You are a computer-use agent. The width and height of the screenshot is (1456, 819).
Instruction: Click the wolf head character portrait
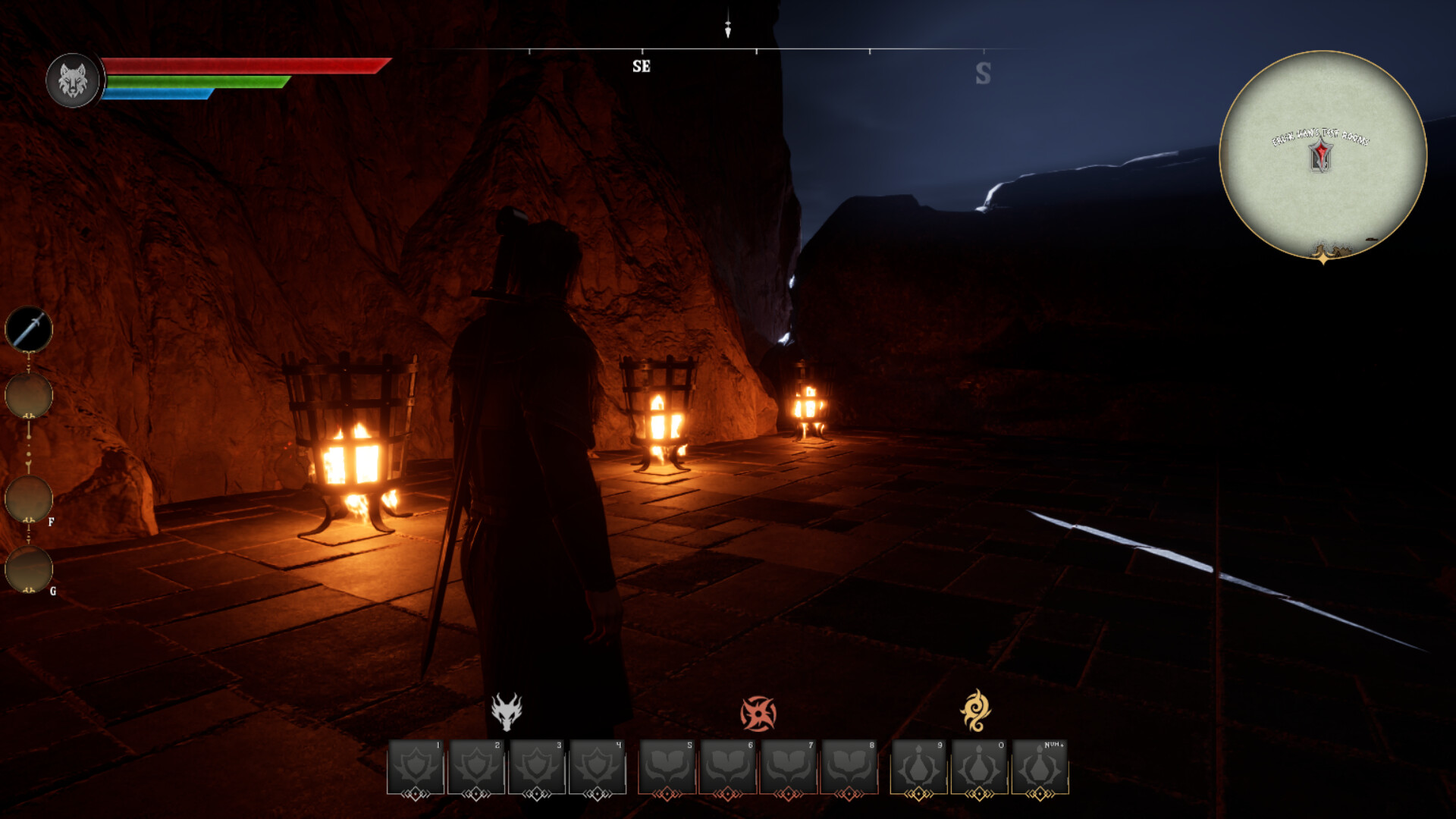pyautogui.click(x=73, y=80)
